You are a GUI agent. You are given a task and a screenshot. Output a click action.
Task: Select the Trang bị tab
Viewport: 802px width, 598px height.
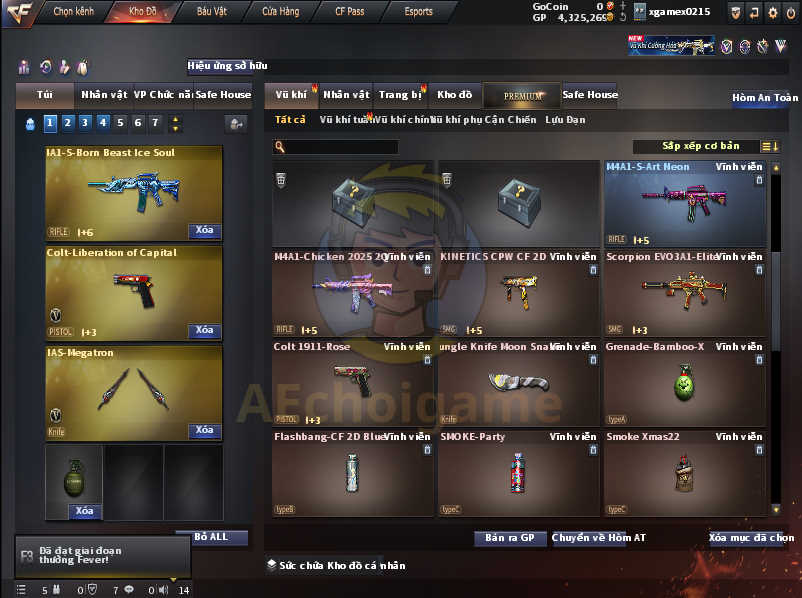coord(401,95)
